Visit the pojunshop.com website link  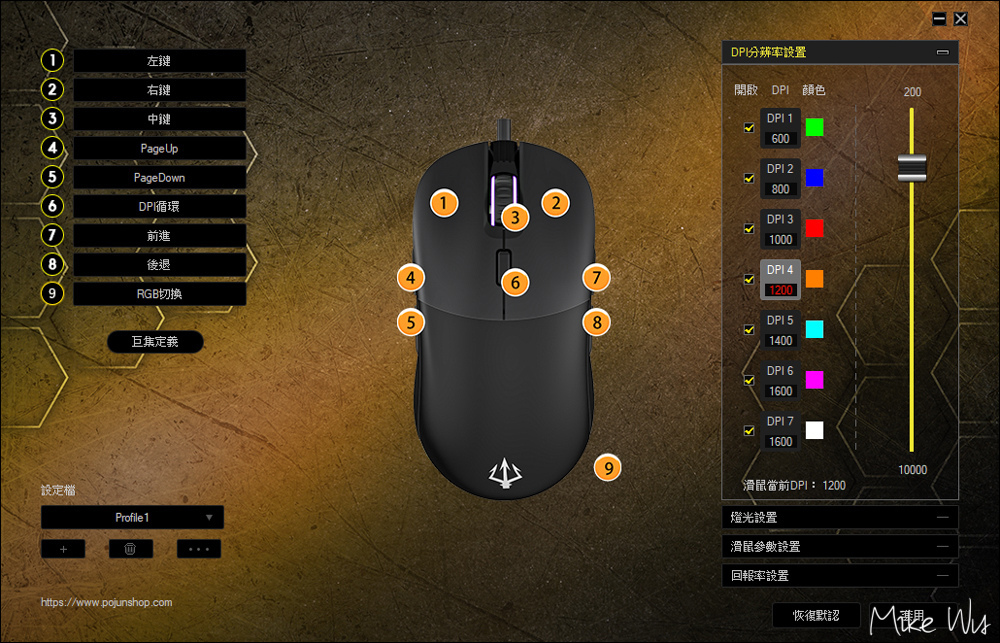tap(107, 603)
